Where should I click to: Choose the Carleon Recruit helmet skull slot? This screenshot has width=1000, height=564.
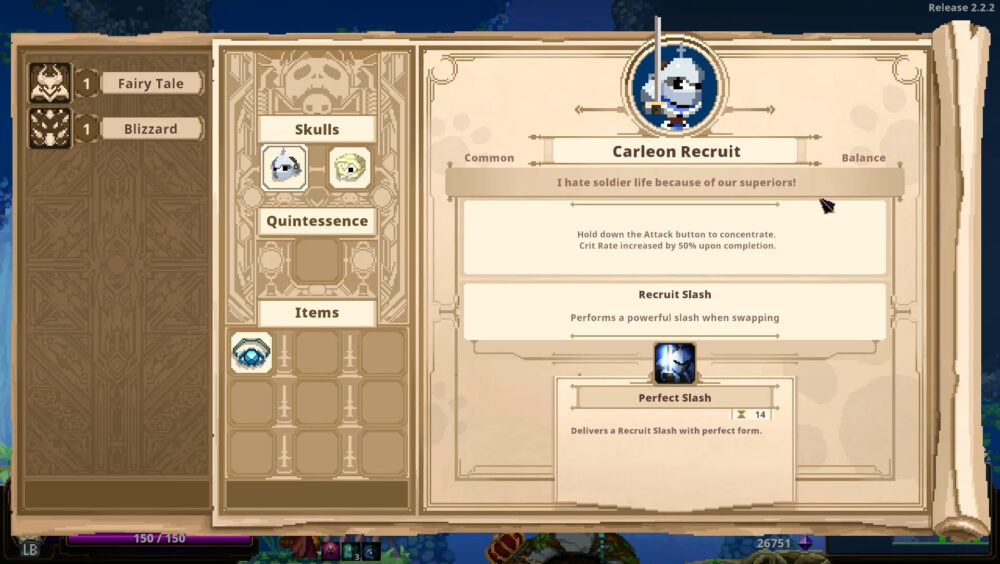[x=284, y=168]
